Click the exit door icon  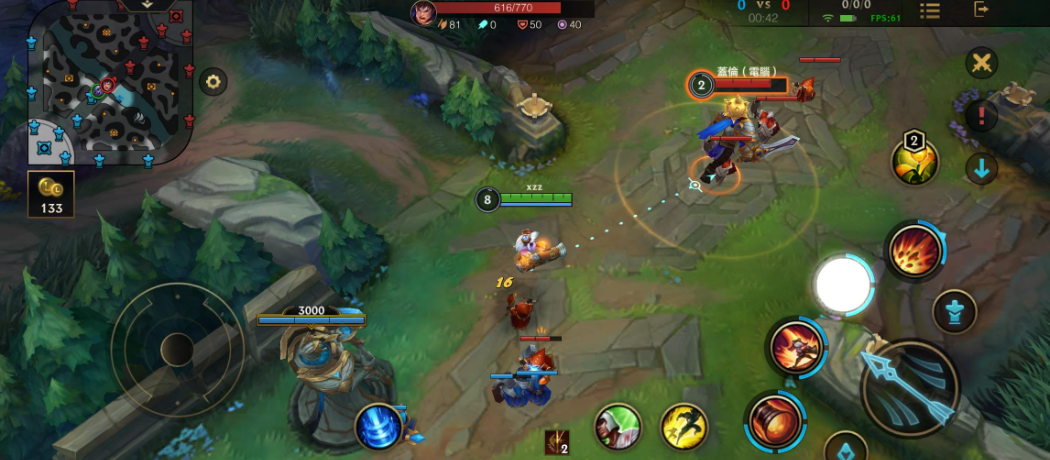pos(982,10)
